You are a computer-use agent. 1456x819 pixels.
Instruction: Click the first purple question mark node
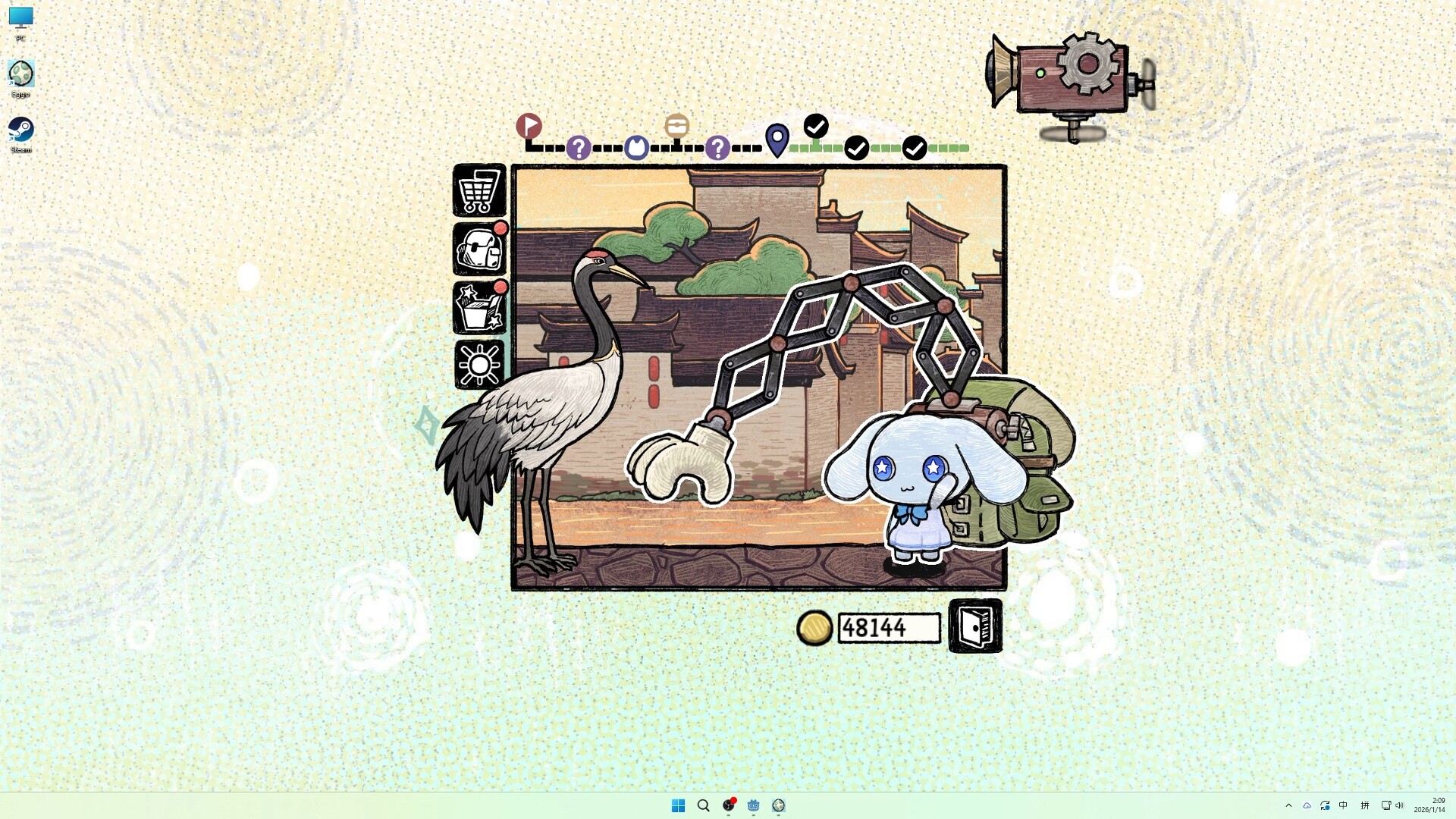pyautogui.click(x=579, y=149)
